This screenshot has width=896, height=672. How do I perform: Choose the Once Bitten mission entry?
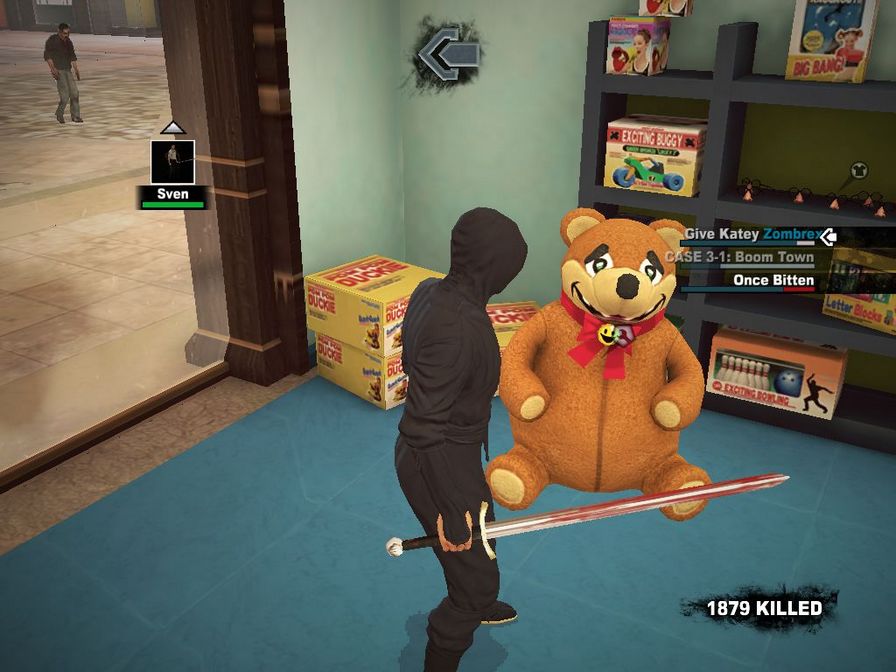(773, 280)
